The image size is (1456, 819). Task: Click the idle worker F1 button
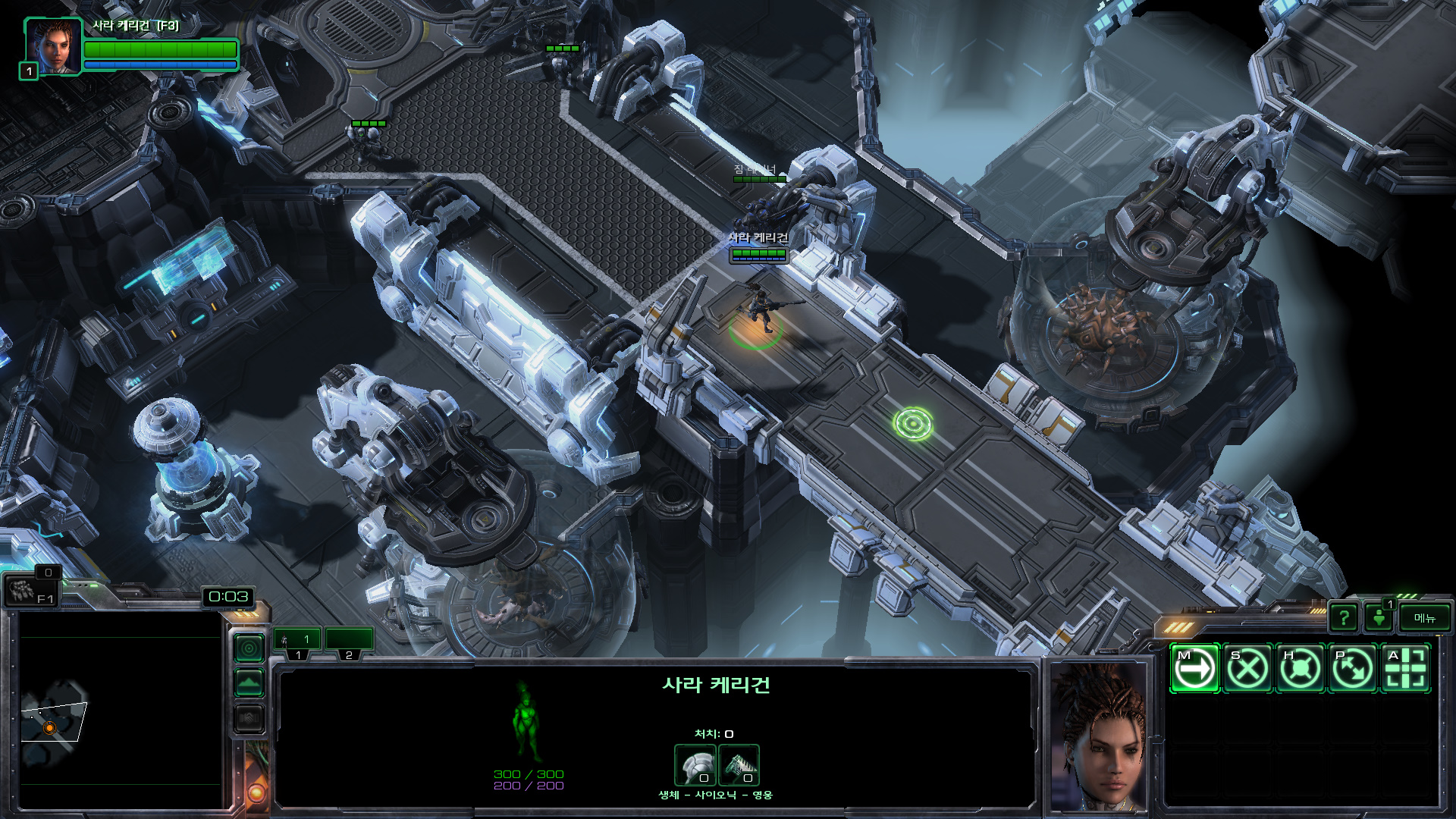pos(30,590)
